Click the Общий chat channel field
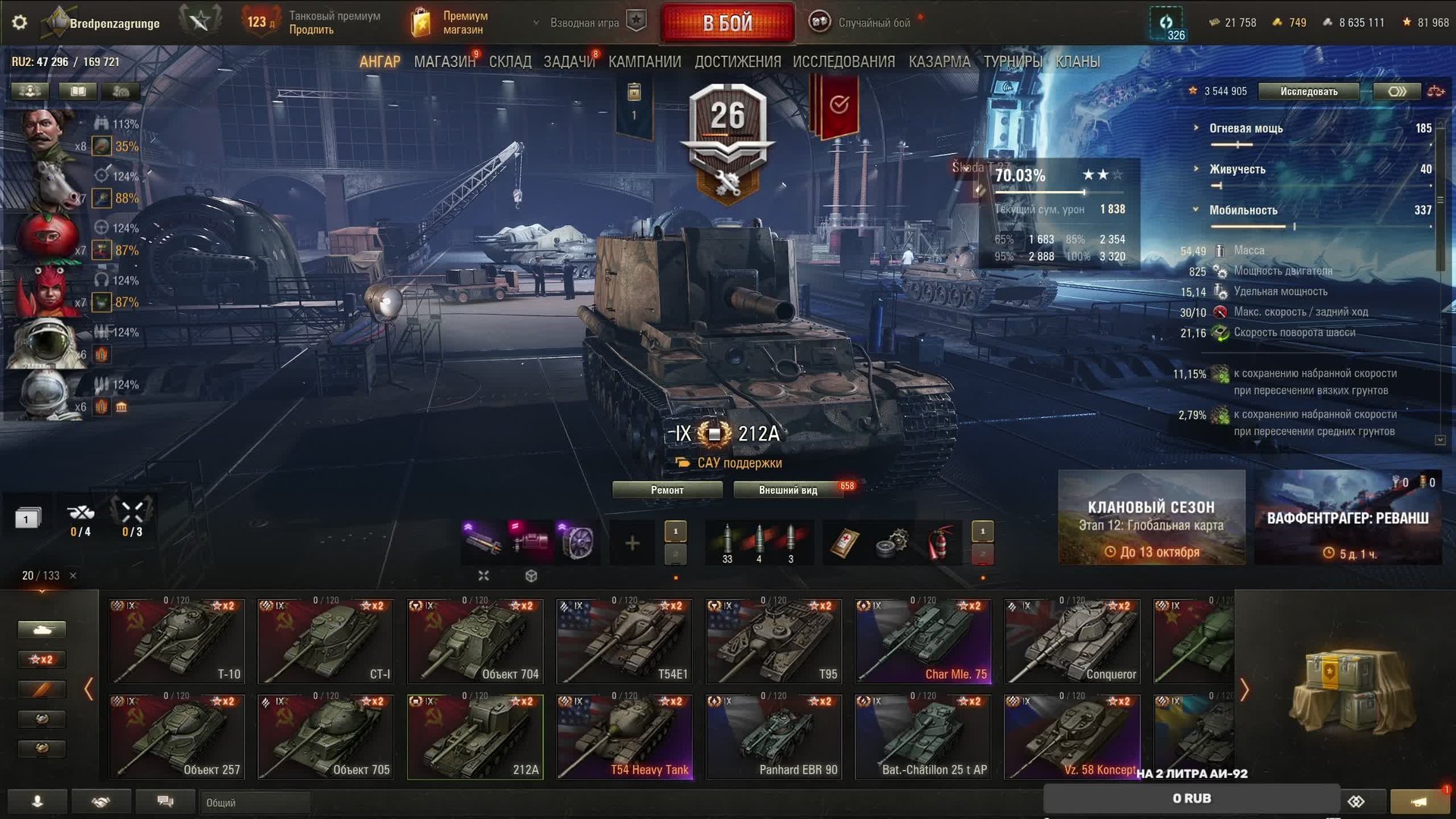1456x819 pixels. [x=254, y=802]
